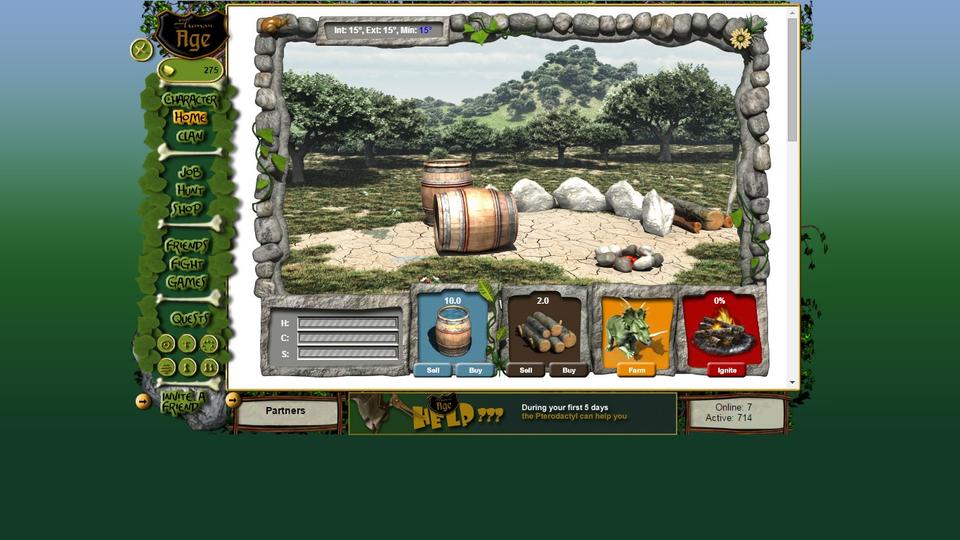The image size is (960, 540).
Task: Show the Friends list
Action: [x=187, y=245]
